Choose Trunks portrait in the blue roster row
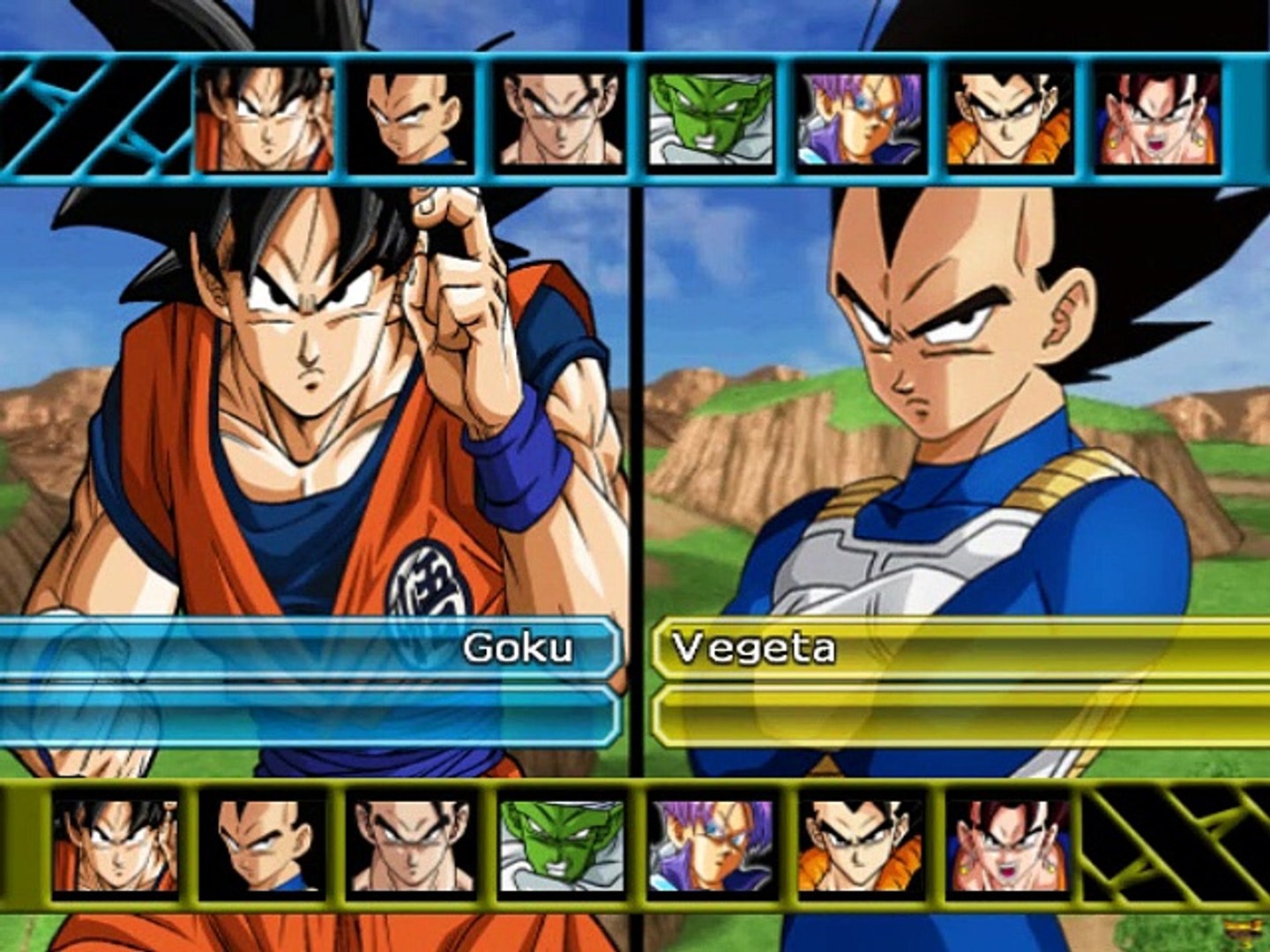 click(860, 119)
